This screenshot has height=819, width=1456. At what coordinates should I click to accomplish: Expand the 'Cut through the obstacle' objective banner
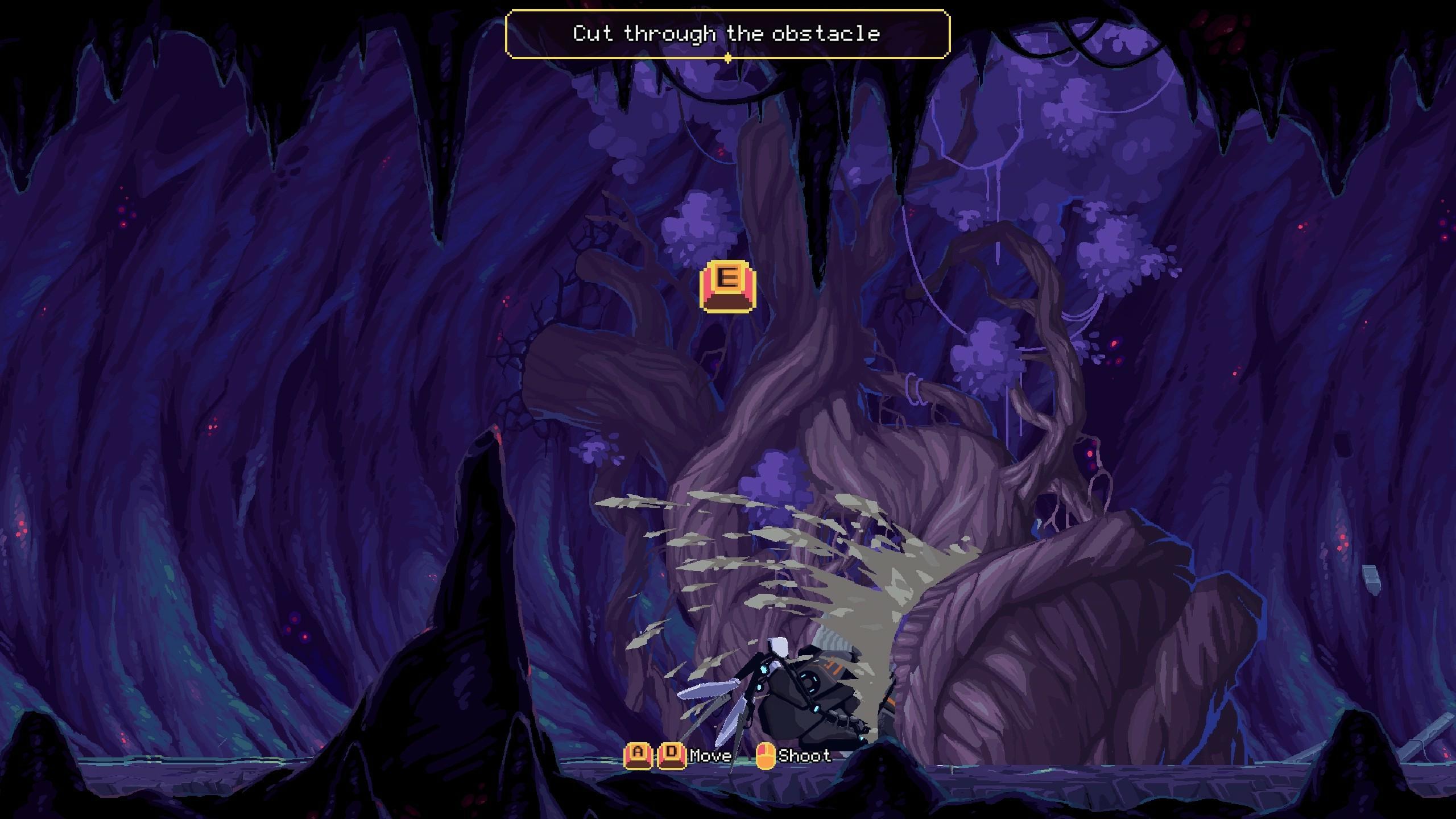(726, 34)
